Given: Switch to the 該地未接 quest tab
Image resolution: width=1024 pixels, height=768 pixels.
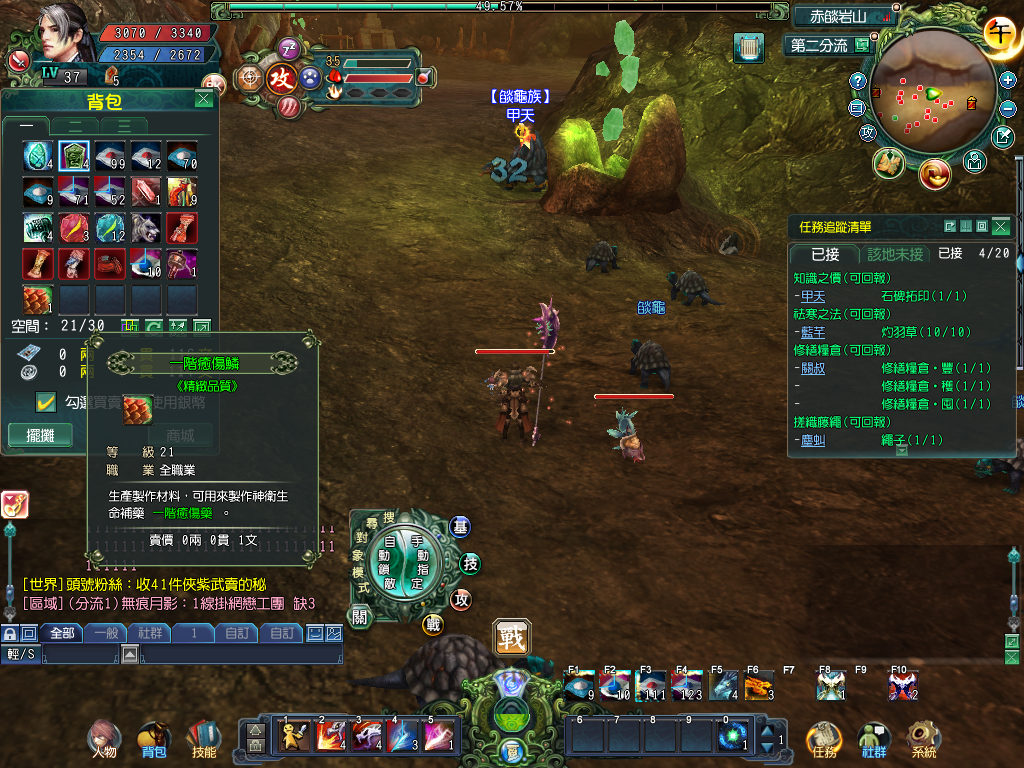Looking at the screenshot, I should click(896, 254).
